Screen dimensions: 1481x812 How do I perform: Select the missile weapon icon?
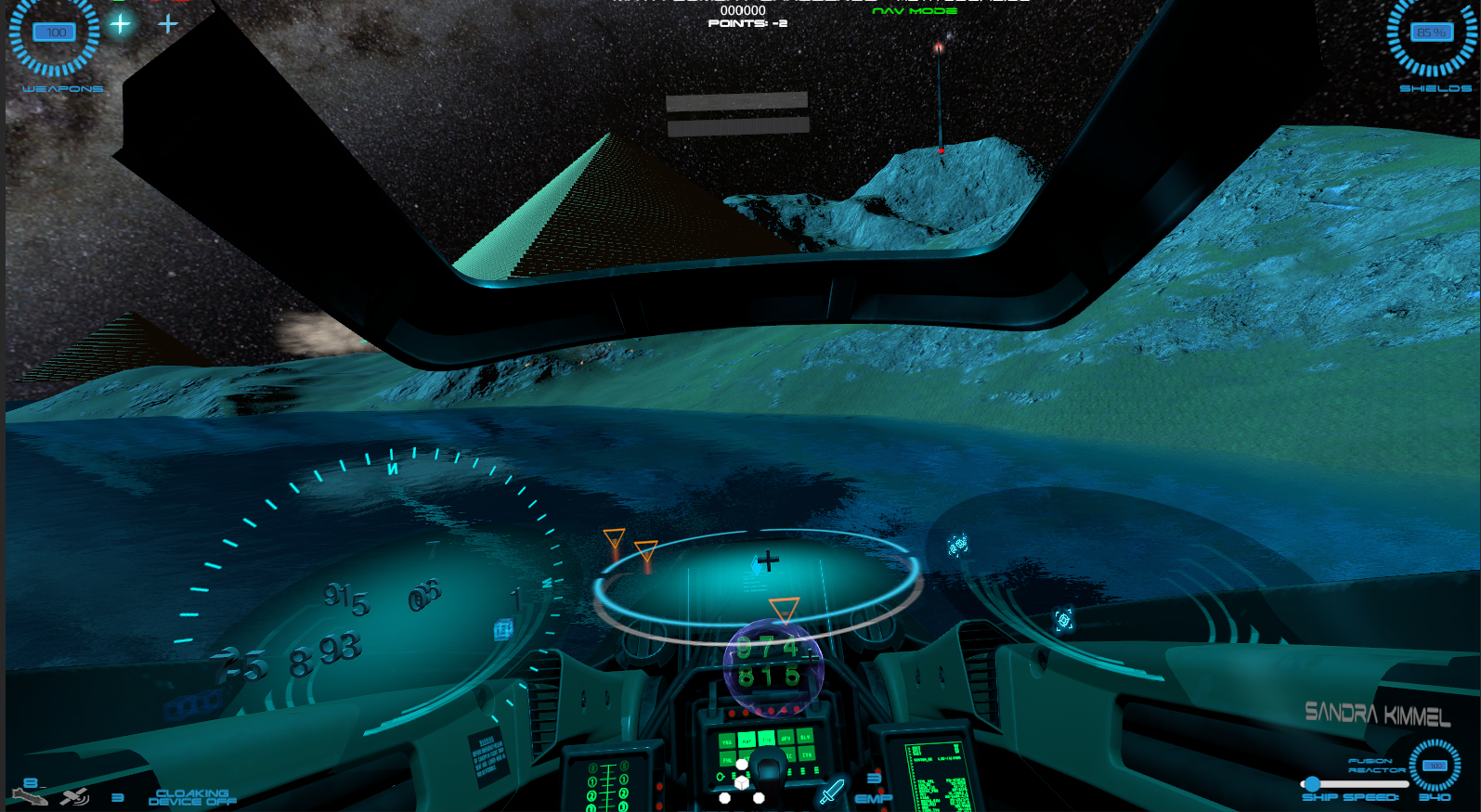[x=28, y=795]
